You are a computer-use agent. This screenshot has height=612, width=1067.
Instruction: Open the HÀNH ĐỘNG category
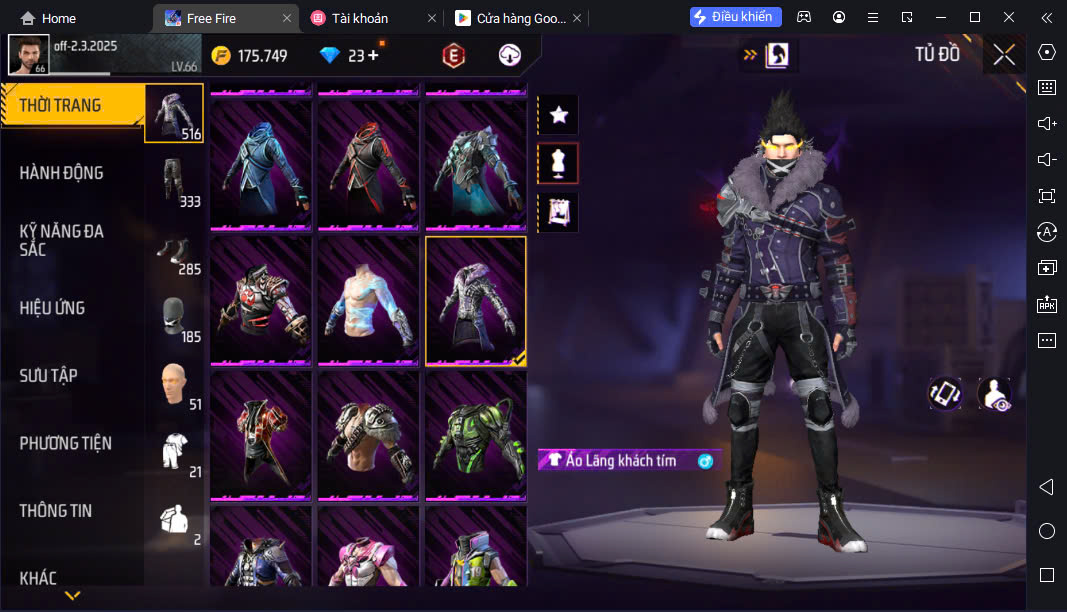tap(62, 173)
